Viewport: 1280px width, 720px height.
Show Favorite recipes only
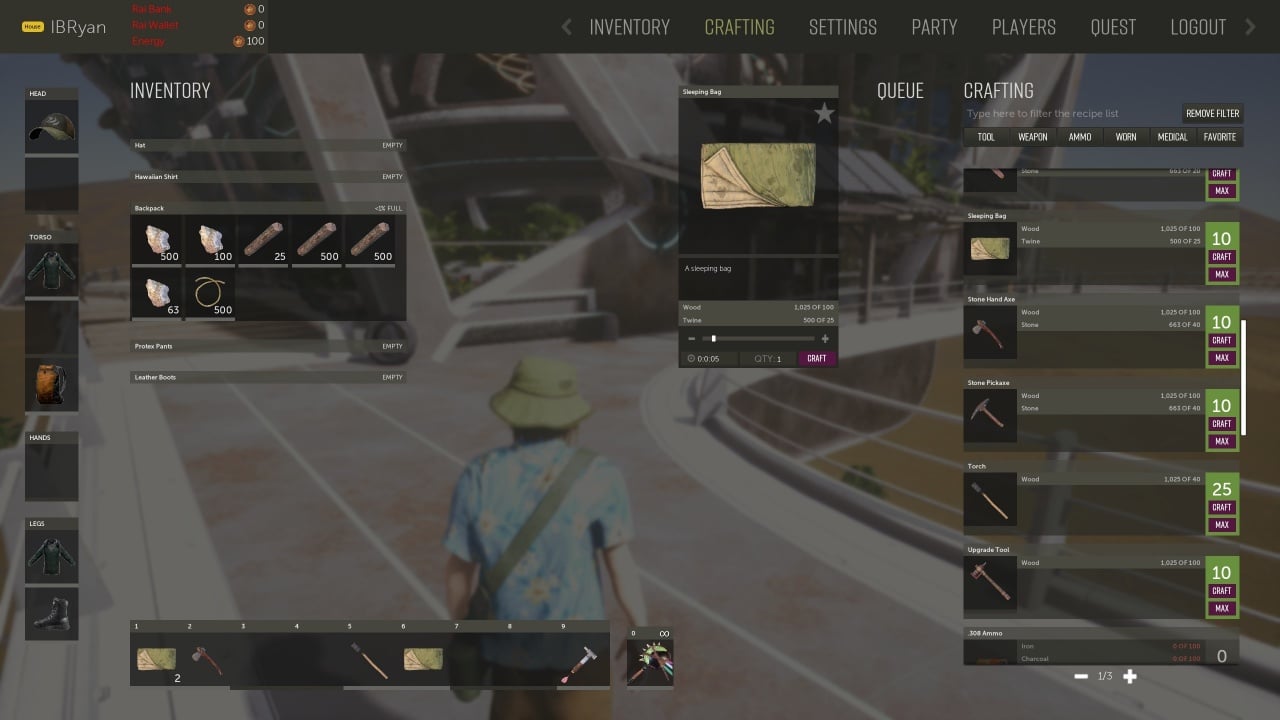[x=1220, y=137]
